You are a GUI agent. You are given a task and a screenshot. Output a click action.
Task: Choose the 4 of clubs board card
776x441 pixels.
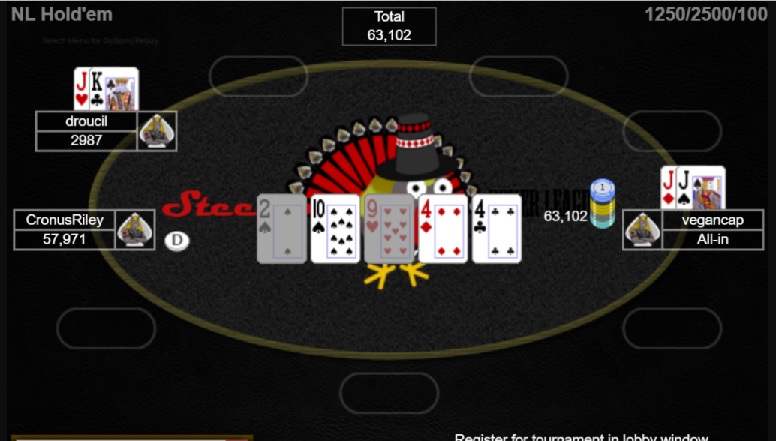(x=497, y=229)
